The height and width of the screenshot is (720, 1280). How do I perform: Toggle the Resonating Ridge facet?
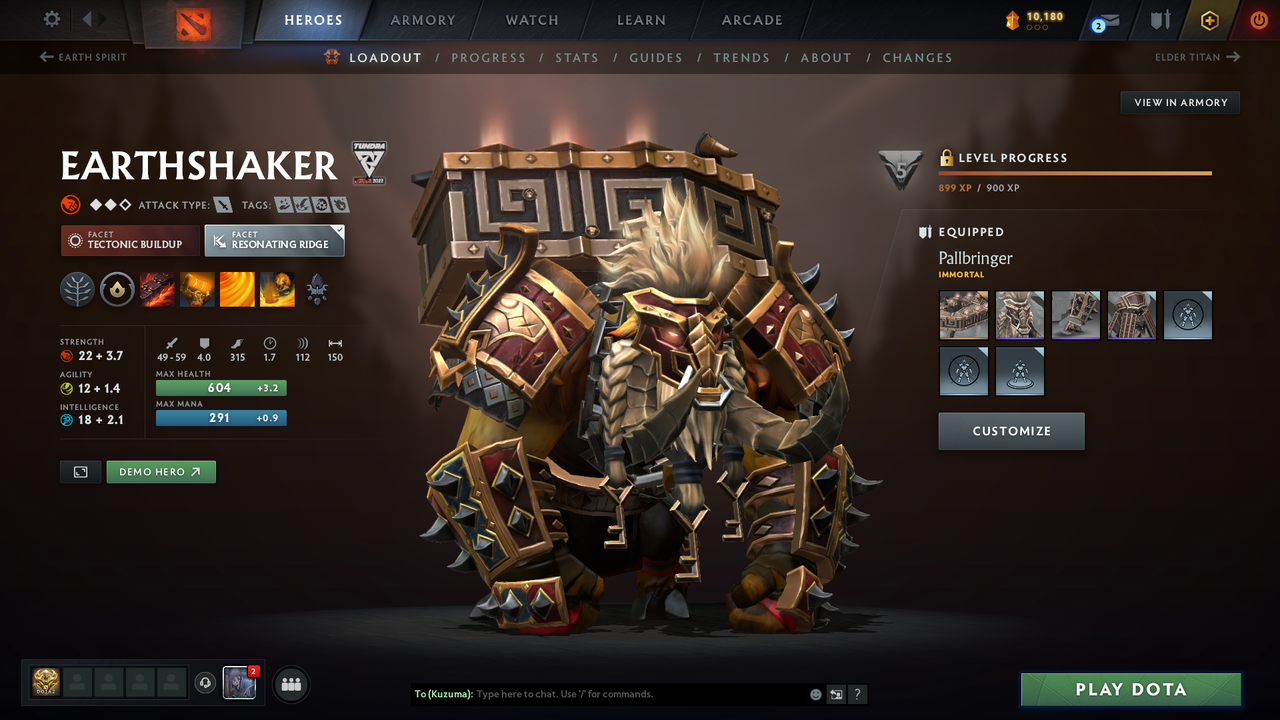tap(274, 240)
